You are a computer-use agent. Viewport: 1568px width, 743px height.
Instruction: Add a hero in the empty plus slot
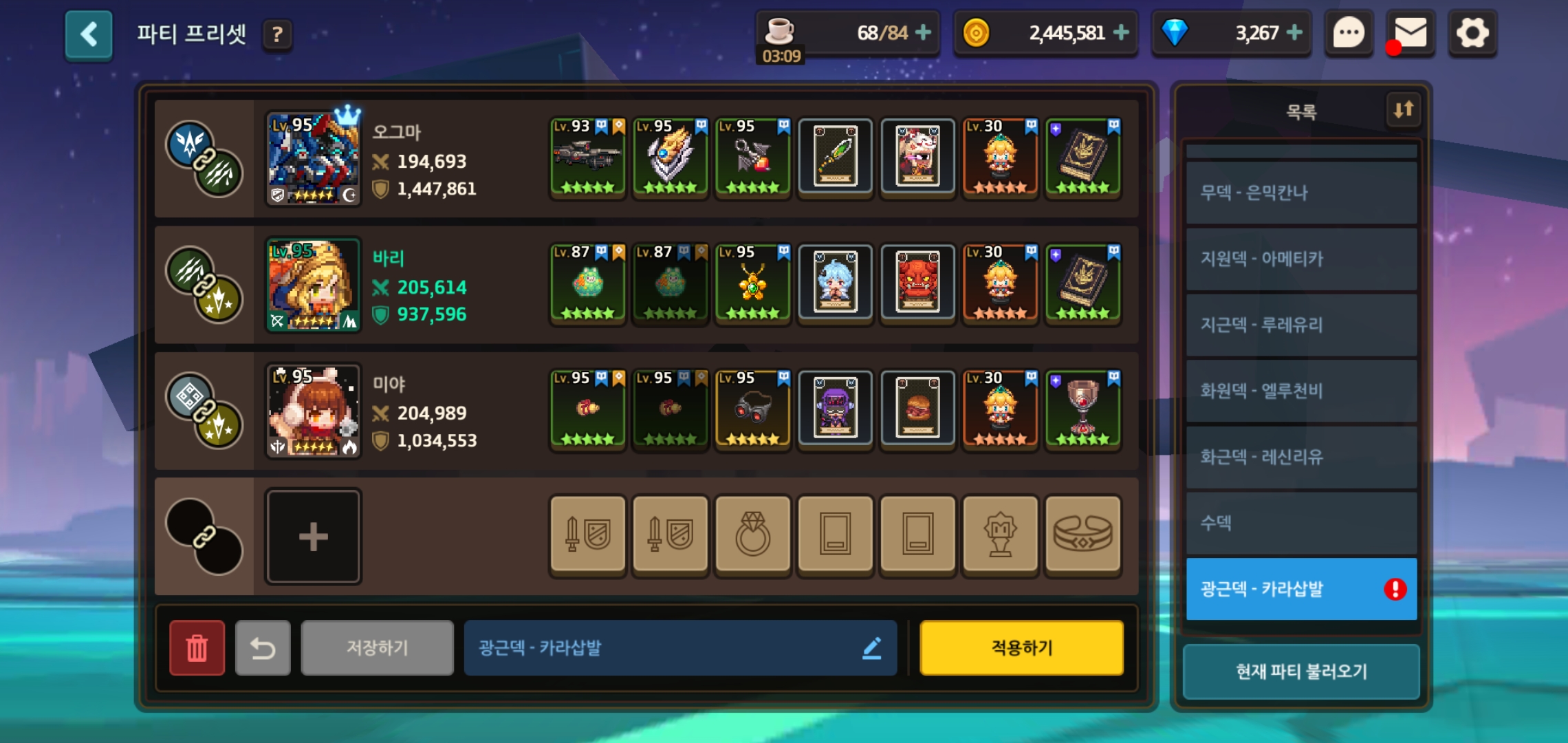coord(313,537)
